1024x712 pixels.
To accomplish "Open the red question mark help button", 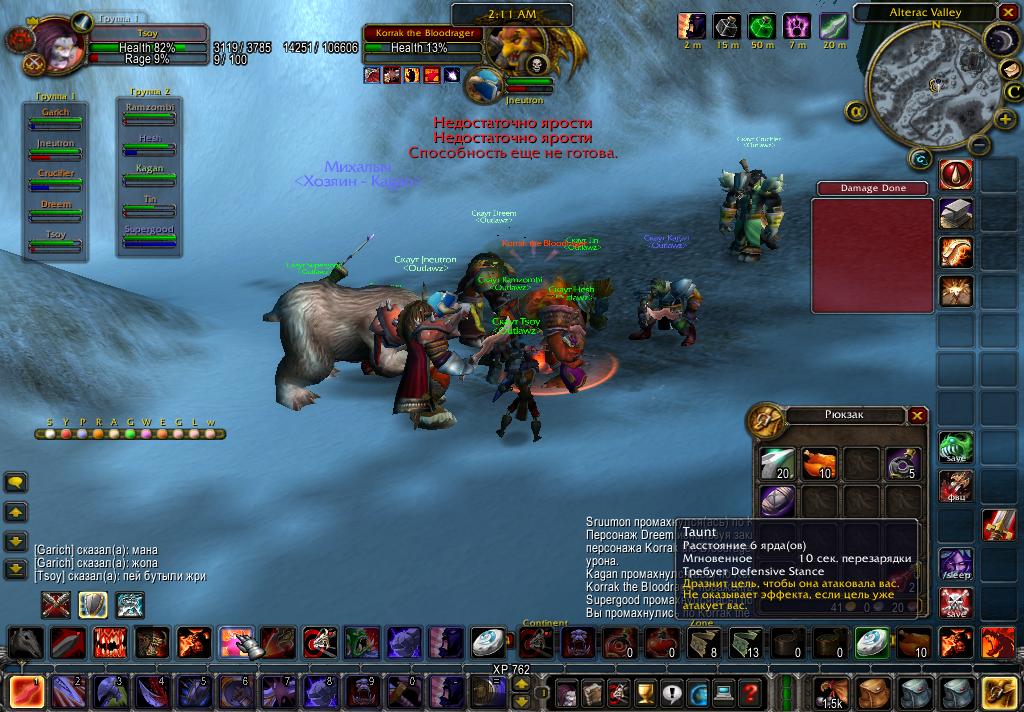I will 748,692.
